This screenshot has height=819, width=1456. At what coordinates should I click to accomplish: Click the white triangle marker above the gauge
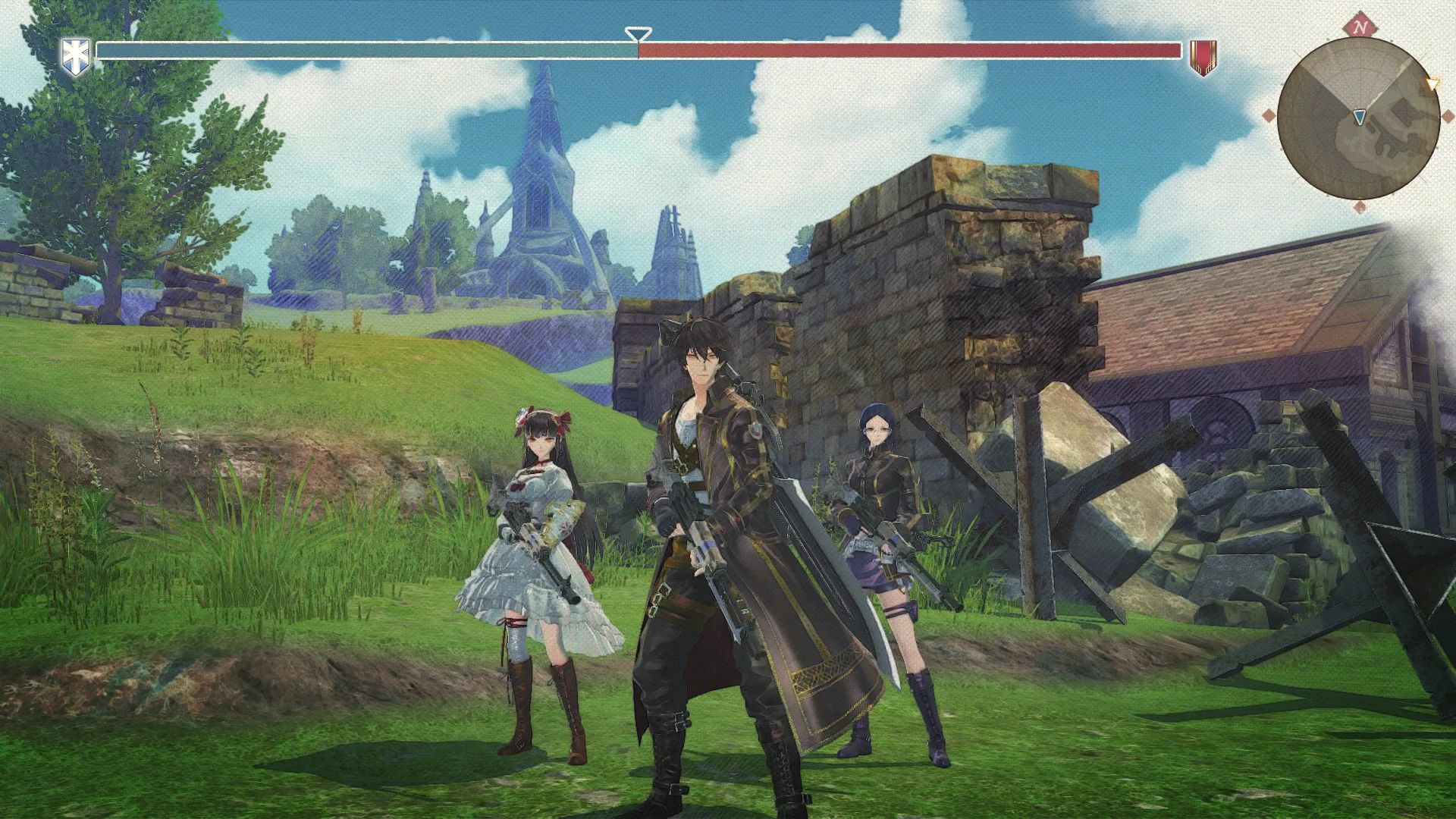[x=637, y=33]
